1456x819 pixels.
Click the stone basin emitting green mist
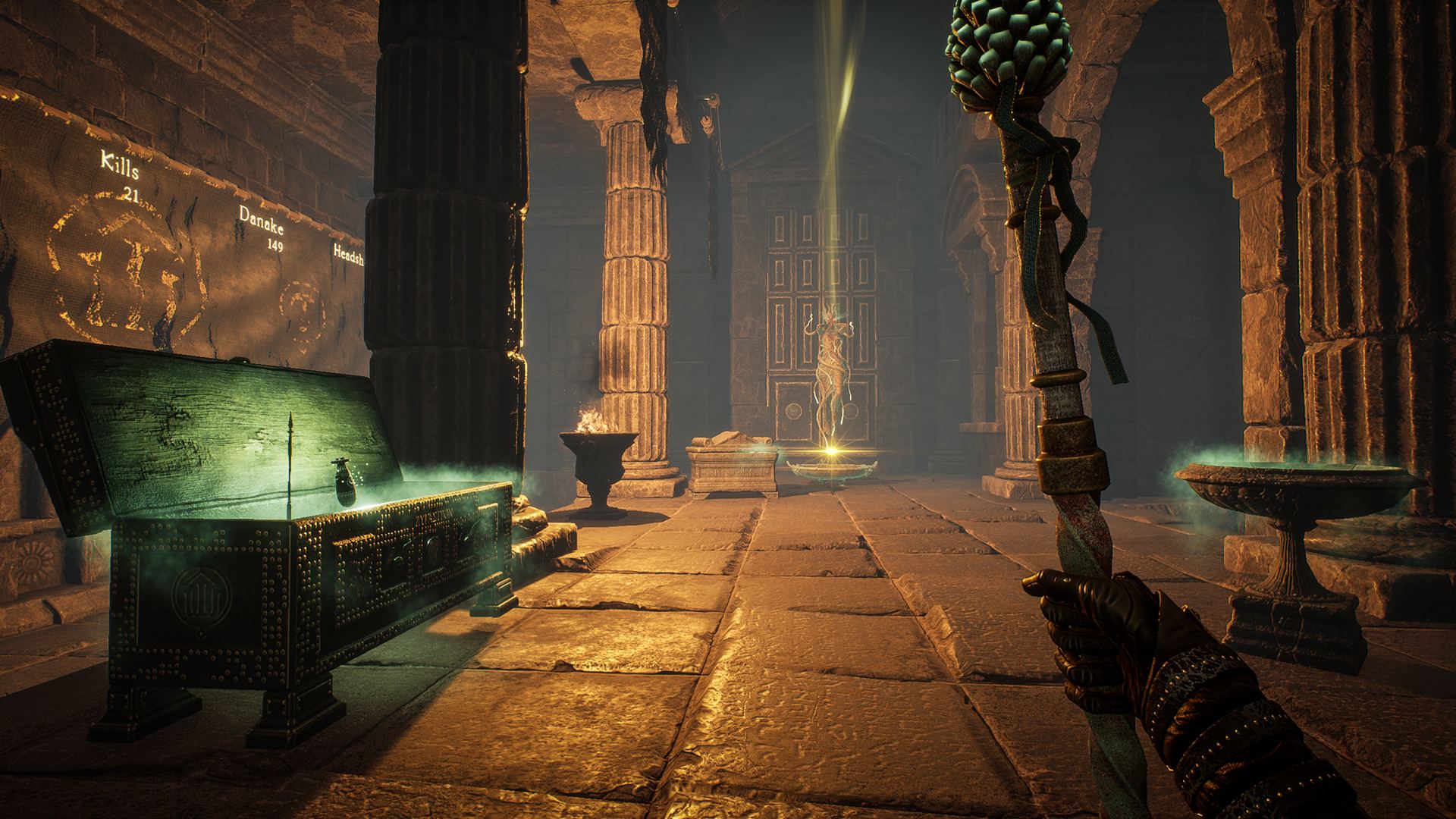click(x=1289, y=485)
